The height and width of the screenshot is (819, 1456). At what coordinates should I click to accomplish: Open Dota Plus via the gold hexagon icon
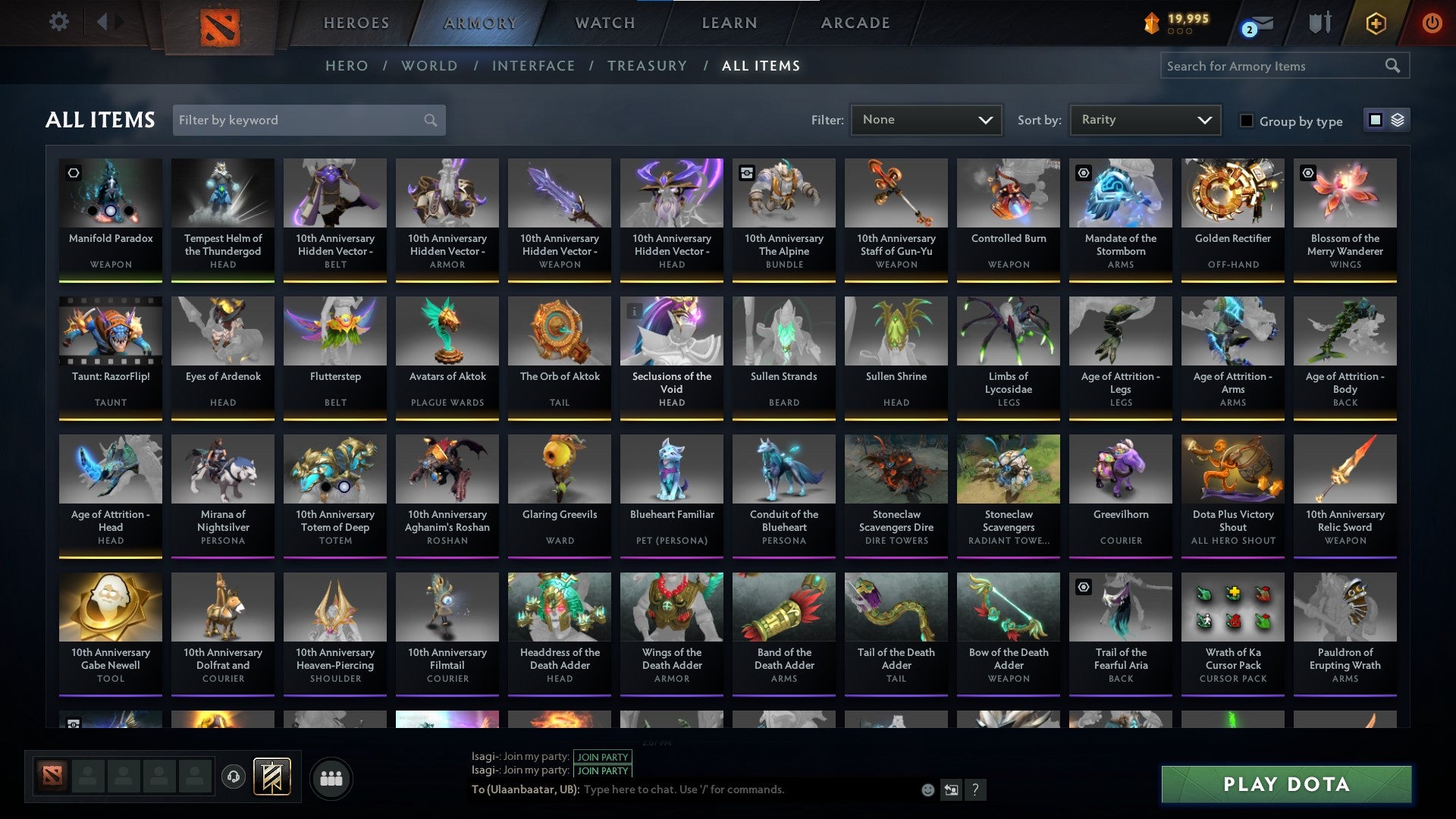[x=1376, y=23]
